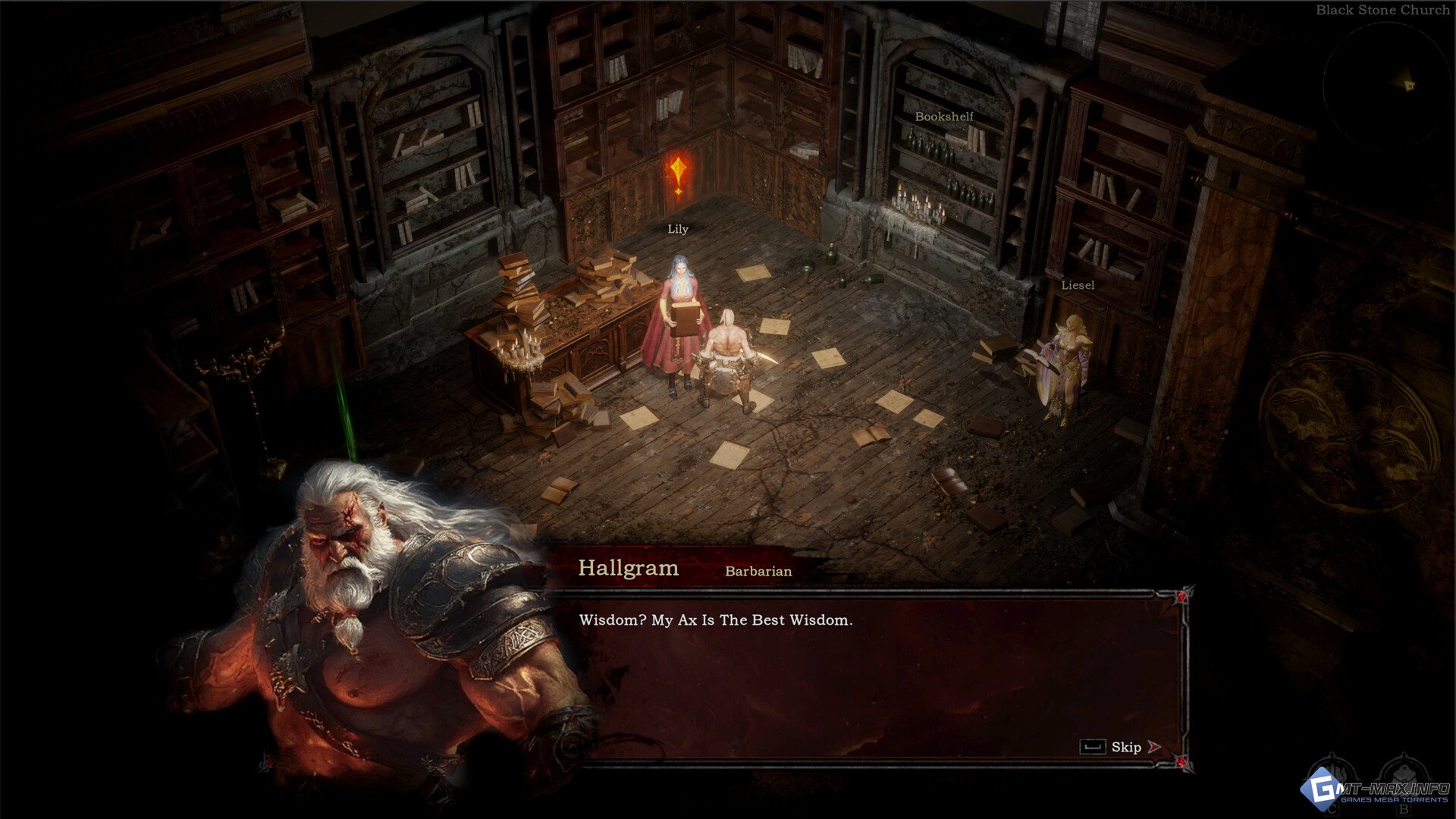Skip the current dialogue line
The image size is (1456, 819).
[1126, 747]
